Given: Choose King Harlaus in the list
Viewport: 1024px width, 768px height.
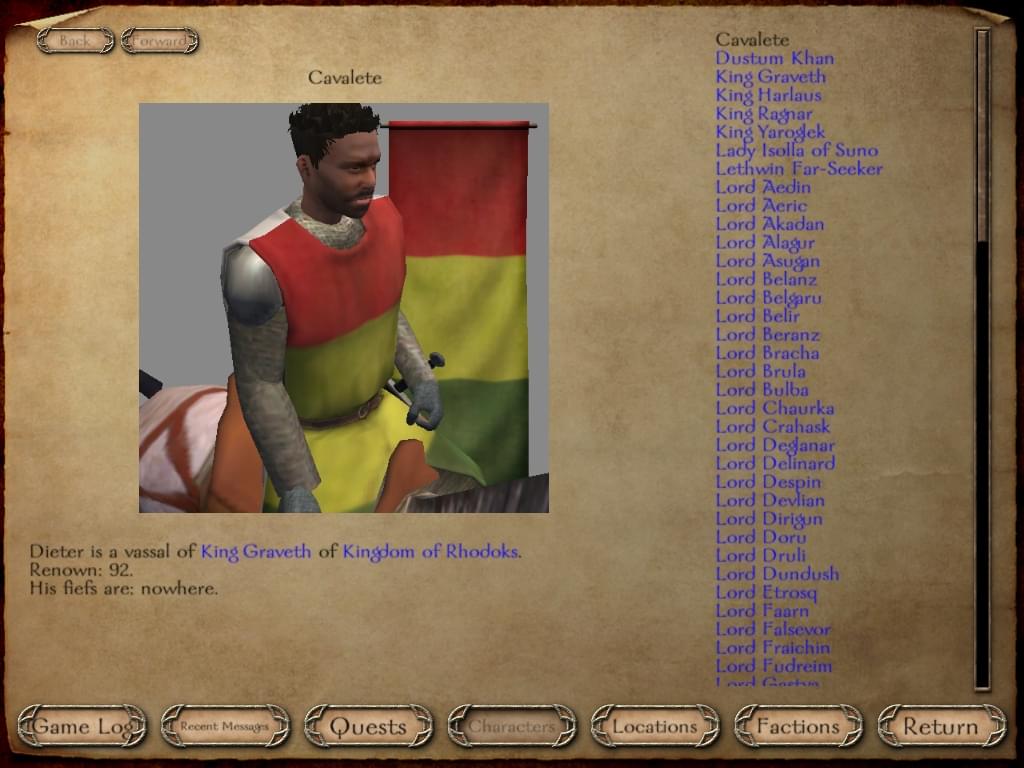Looking at the screenshot, I should tap(768, 95).
